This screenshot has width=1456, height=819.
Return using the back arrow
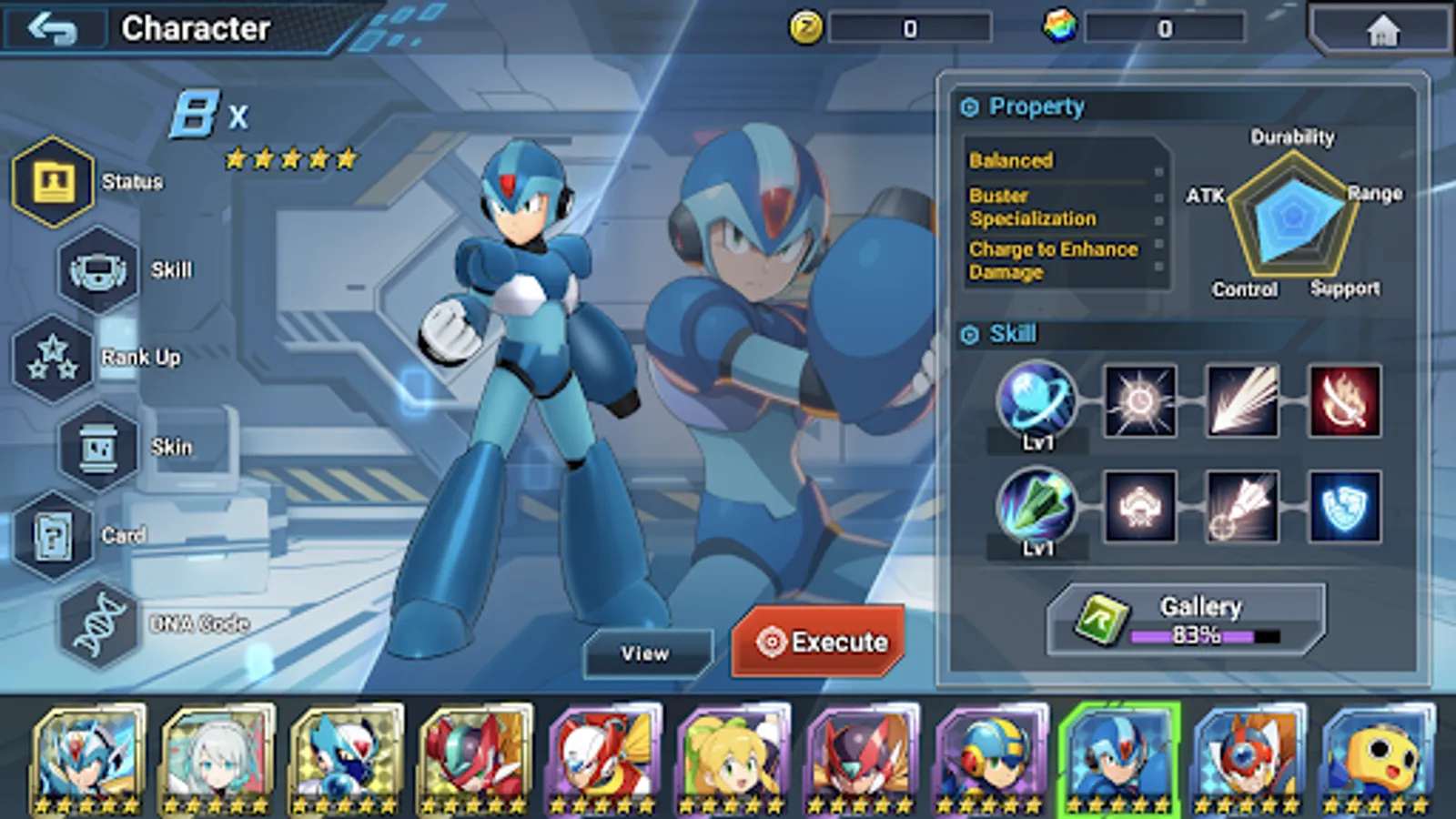click(x=53, y=27)
